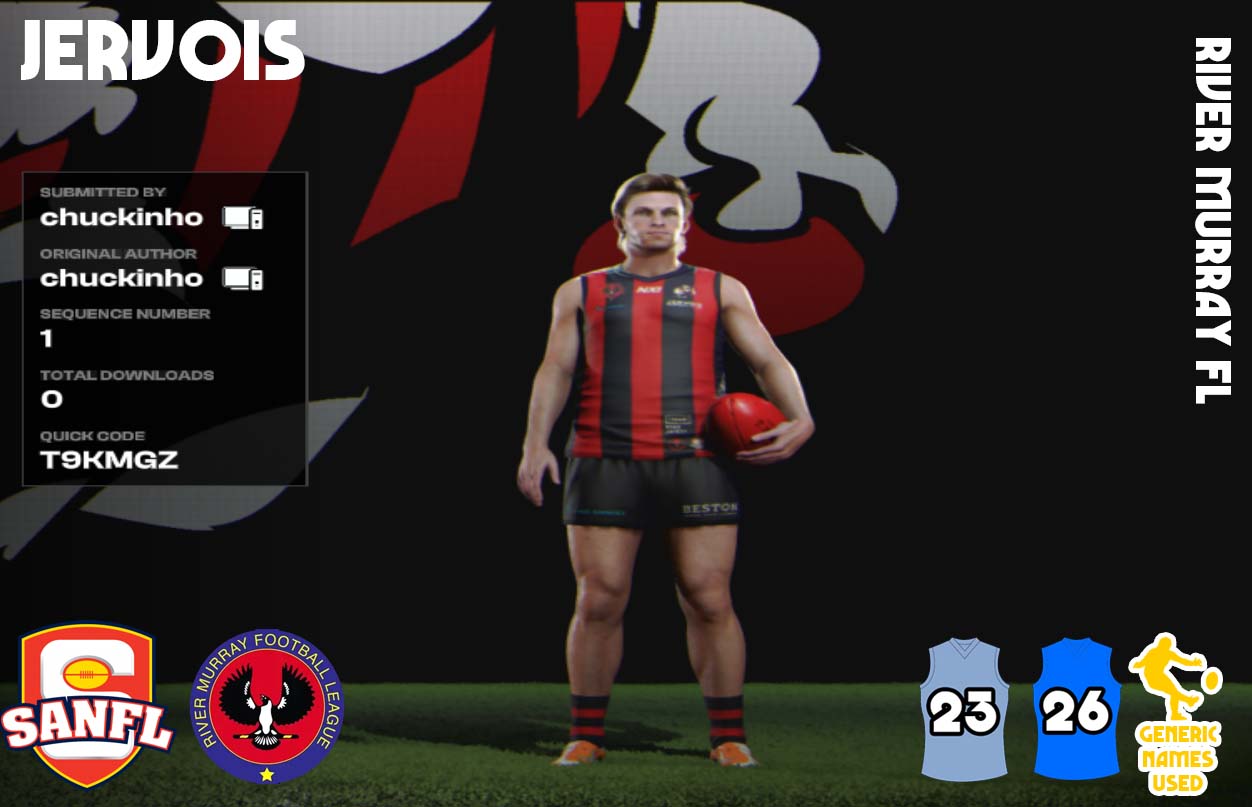Choose the light blue number 23 guernsey
The image size is (1252, 807).
pos(964,710)
